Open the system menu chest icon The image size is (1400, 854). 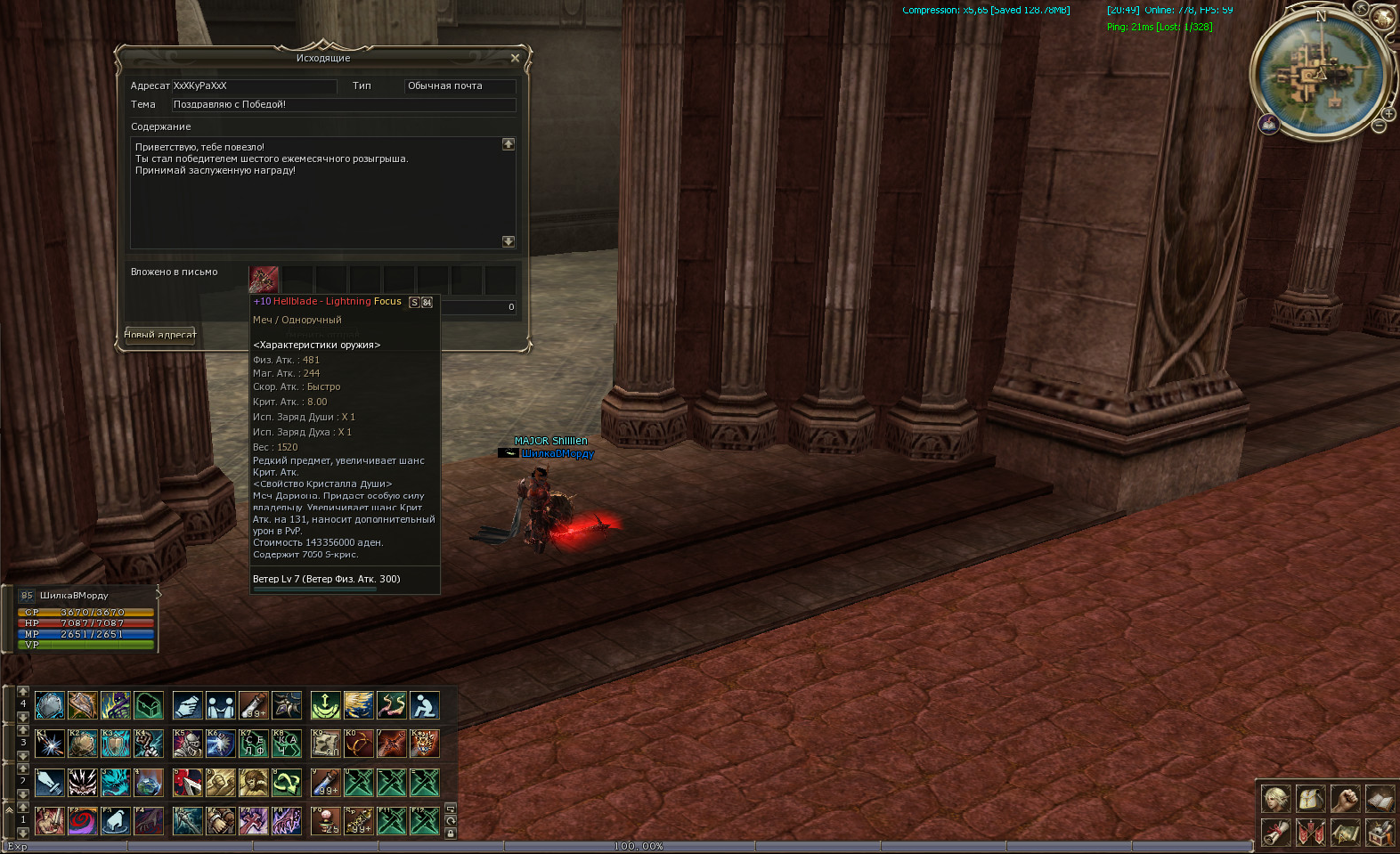click(x=1380, y=834)
